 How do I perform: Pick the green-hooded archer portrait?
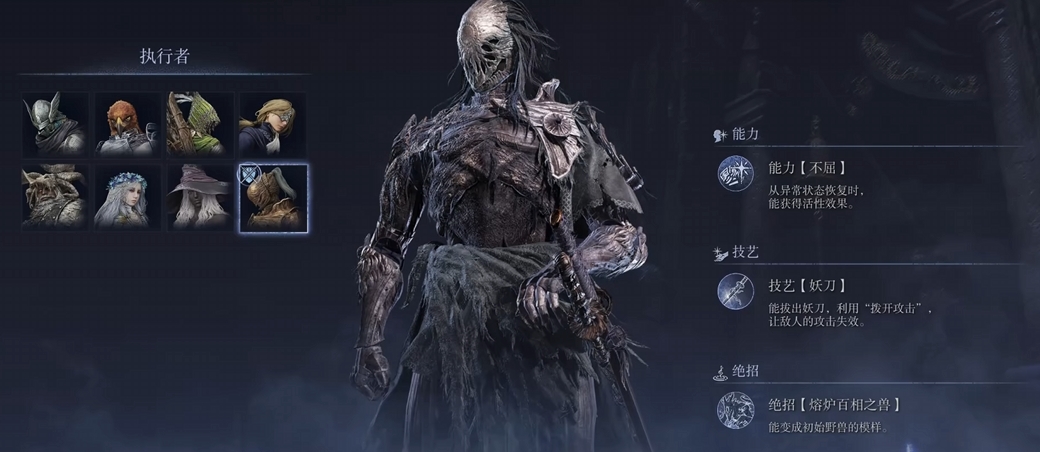point(200,125)
